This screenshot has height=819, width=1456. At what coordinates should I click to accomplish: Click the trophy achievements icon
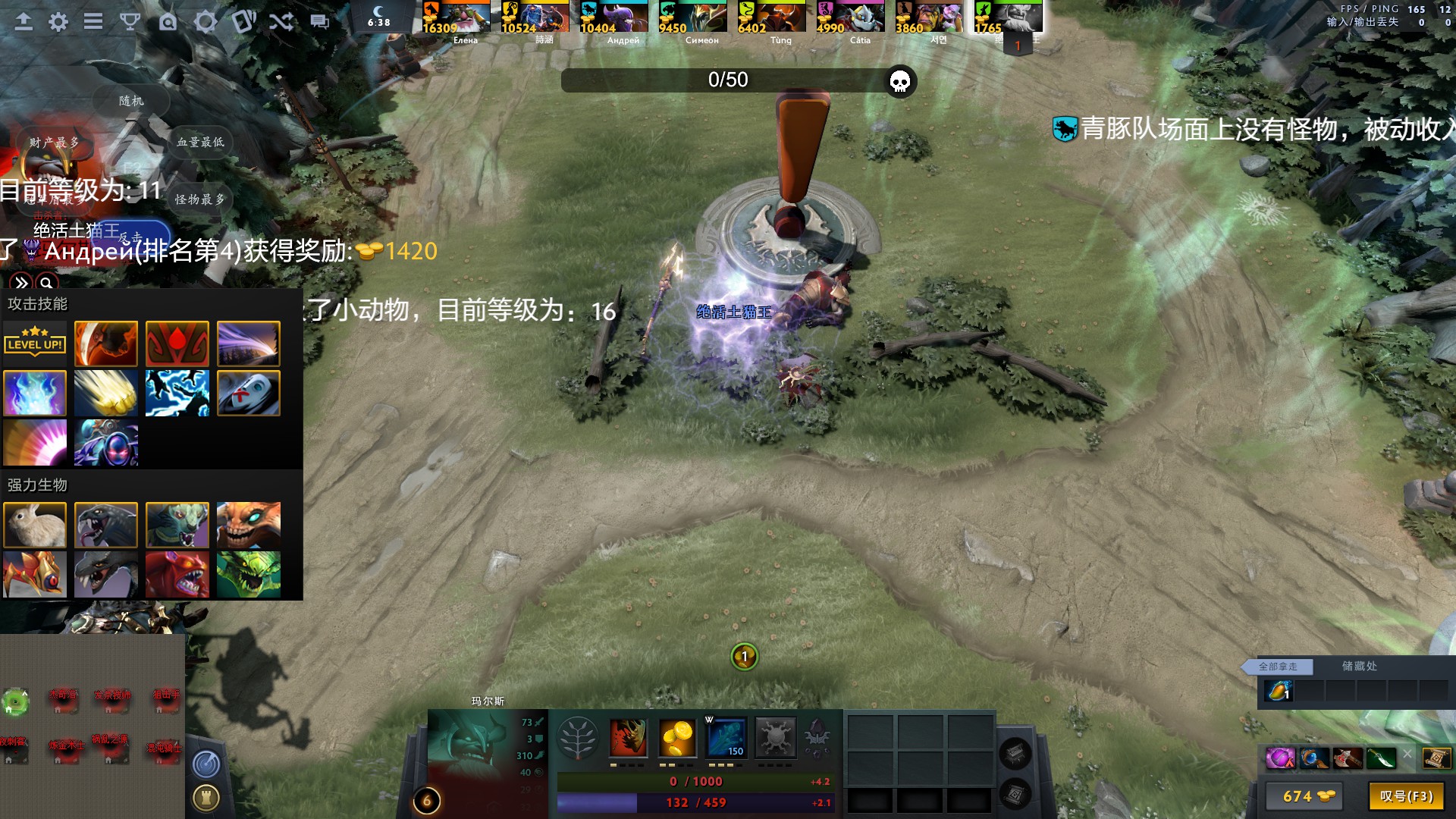point(130,22)
